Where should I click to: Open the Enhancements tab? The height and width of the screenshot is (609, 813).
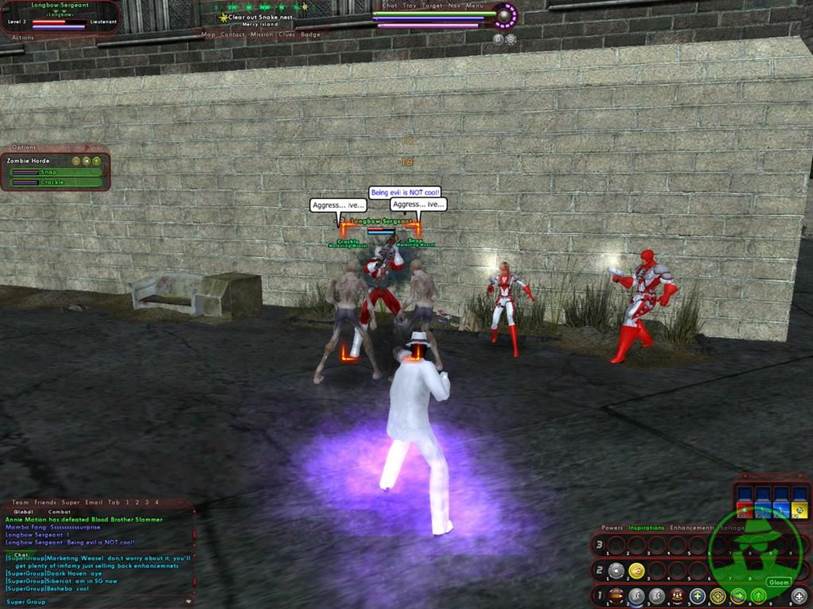689,527
